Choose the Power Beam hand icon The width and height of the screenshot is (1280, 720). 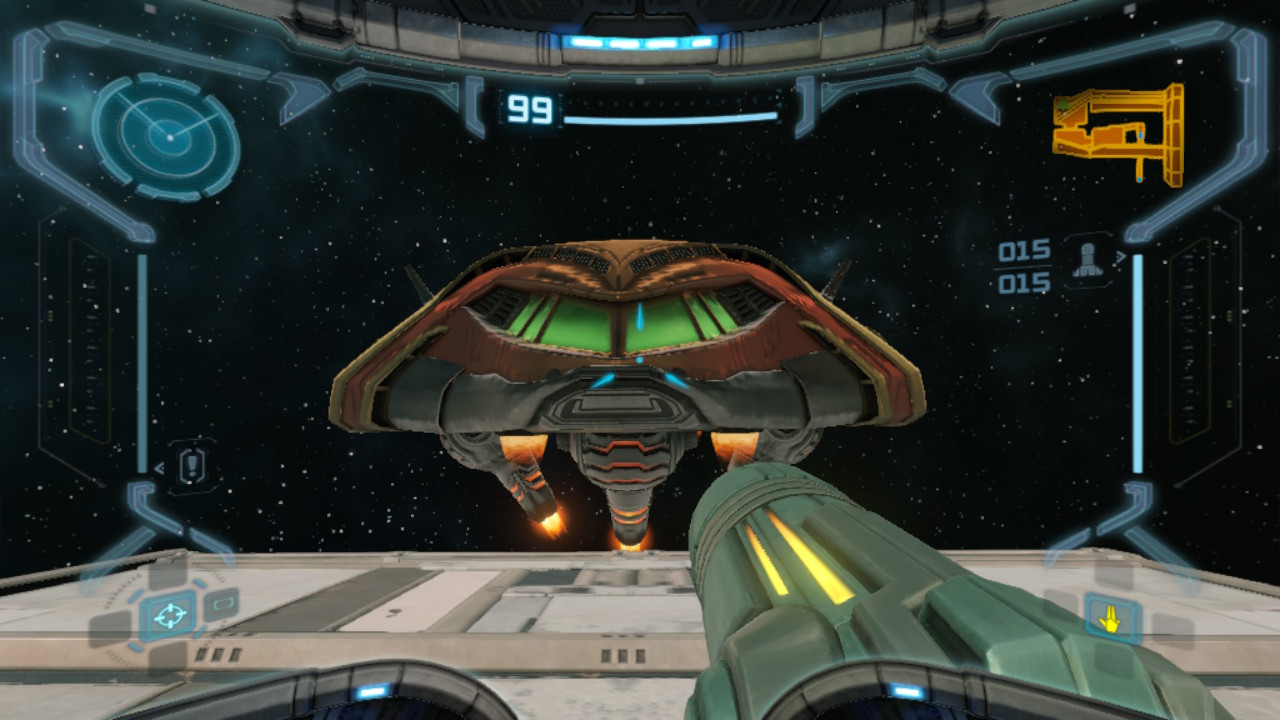point(1109,619)
